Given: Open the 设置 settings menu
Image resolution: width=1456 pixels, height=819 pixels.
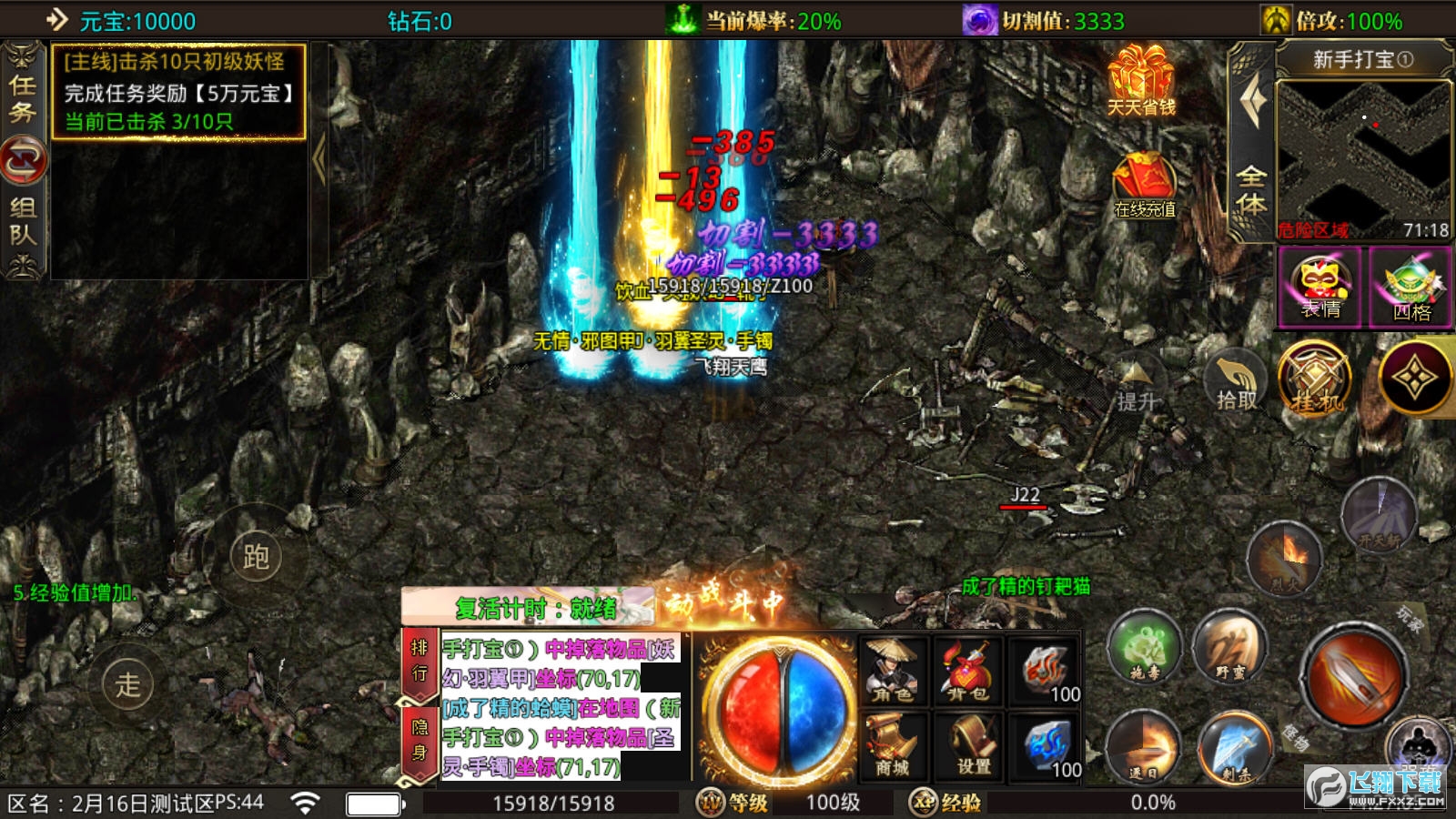Looking at the screenshot, I should 972,746.
